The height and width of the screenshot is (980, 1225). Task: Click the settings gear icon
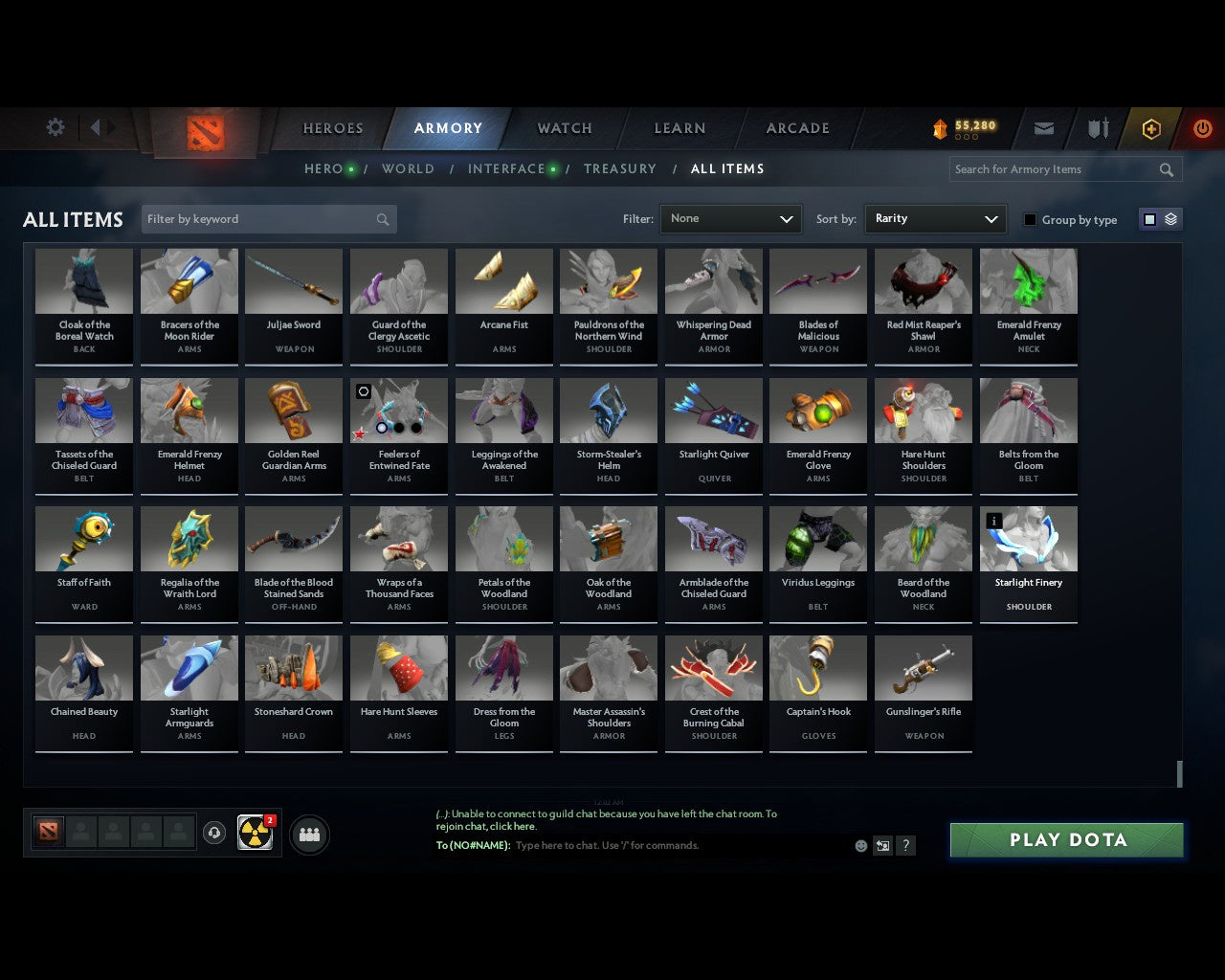tap(56, 126)
